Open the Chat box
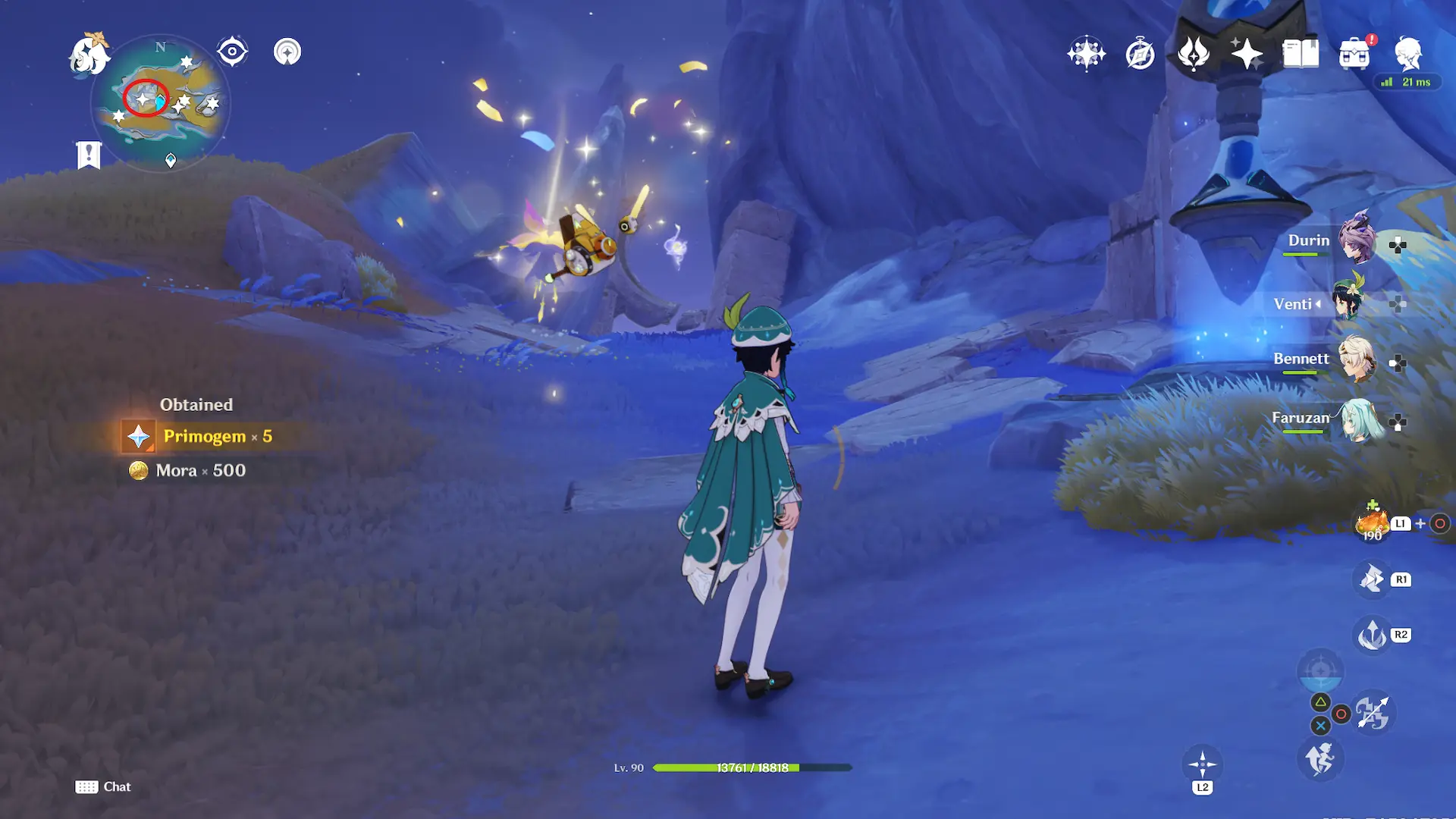This screenshot has width=1456, height=819. click(x=103, y=786)
